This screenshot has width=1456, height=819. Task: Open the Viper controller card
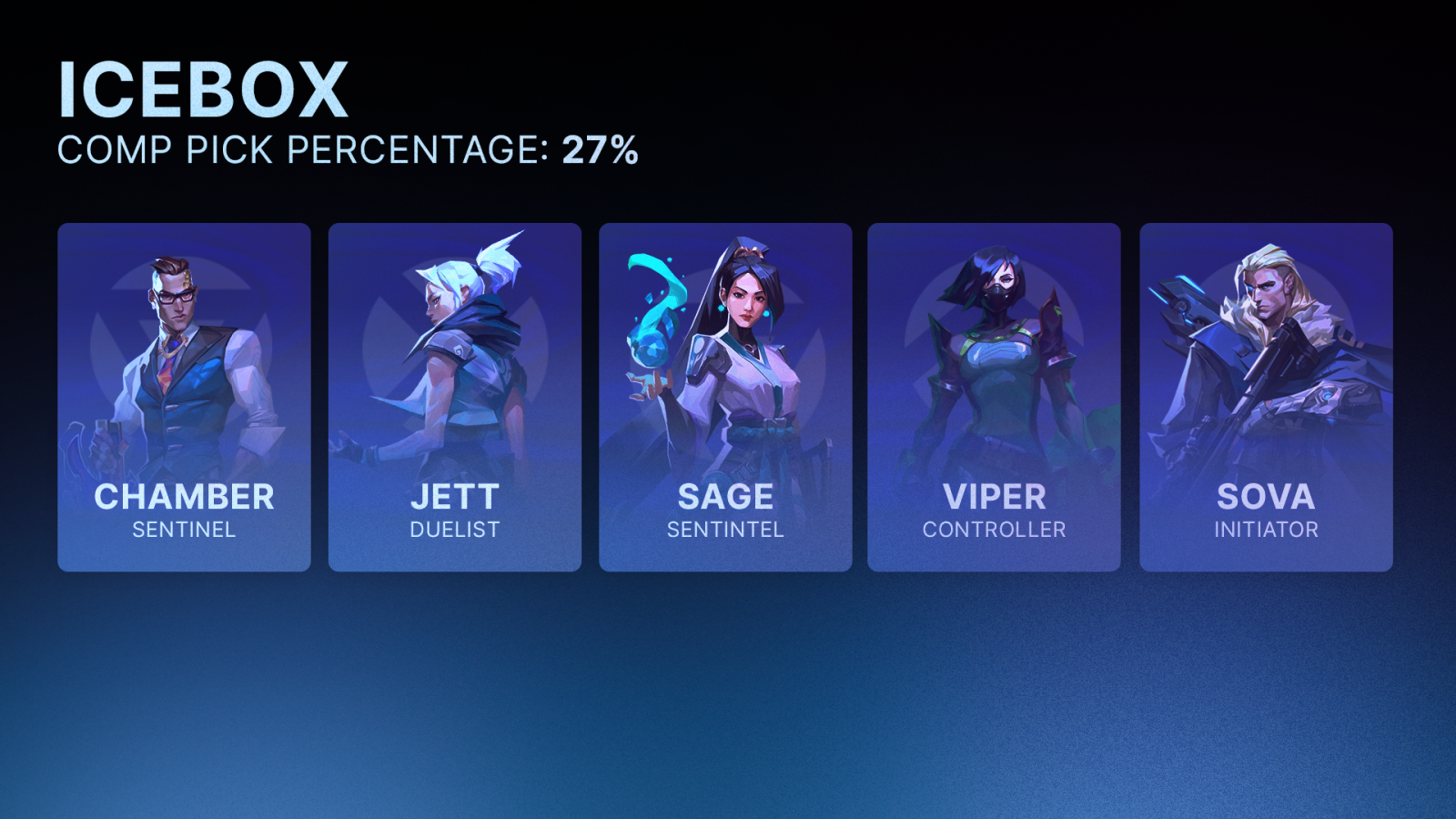click(x=994, y=397)
